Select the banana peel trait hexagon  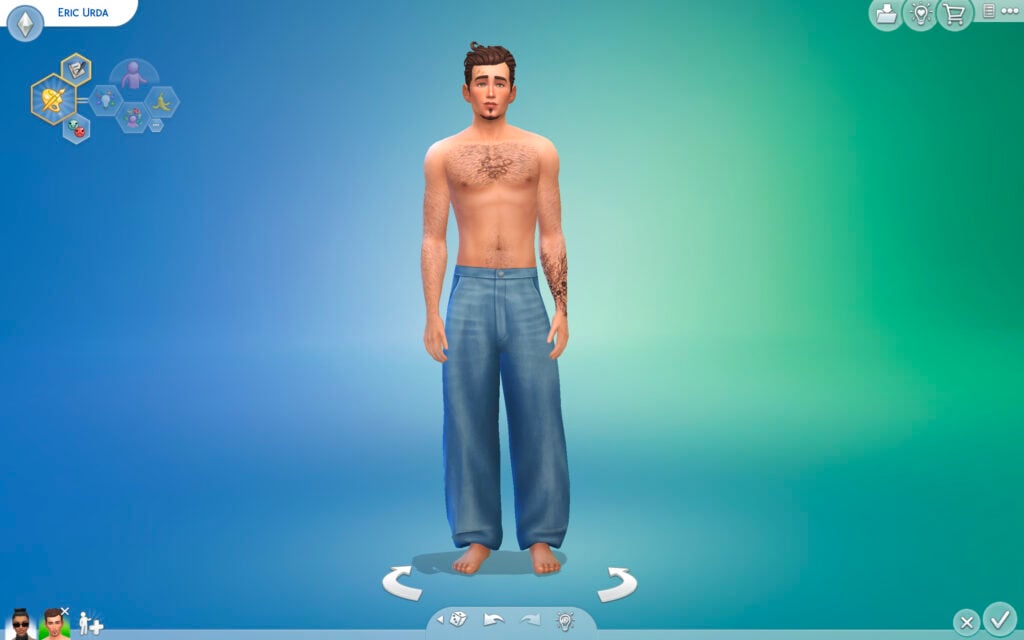pos(162,100)
